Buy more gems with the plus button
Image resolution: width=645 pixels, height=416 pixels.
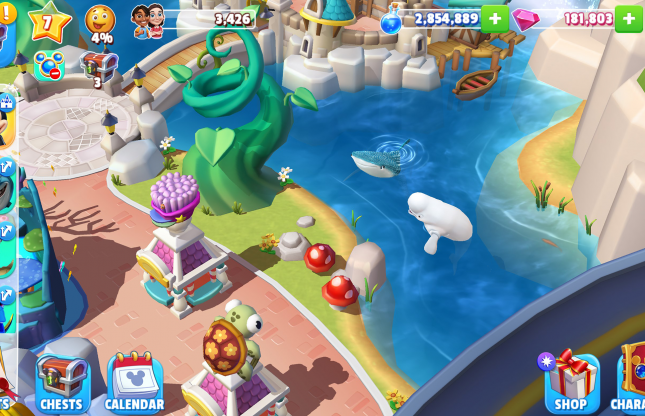pyautogui.click(x=628, y=18)
